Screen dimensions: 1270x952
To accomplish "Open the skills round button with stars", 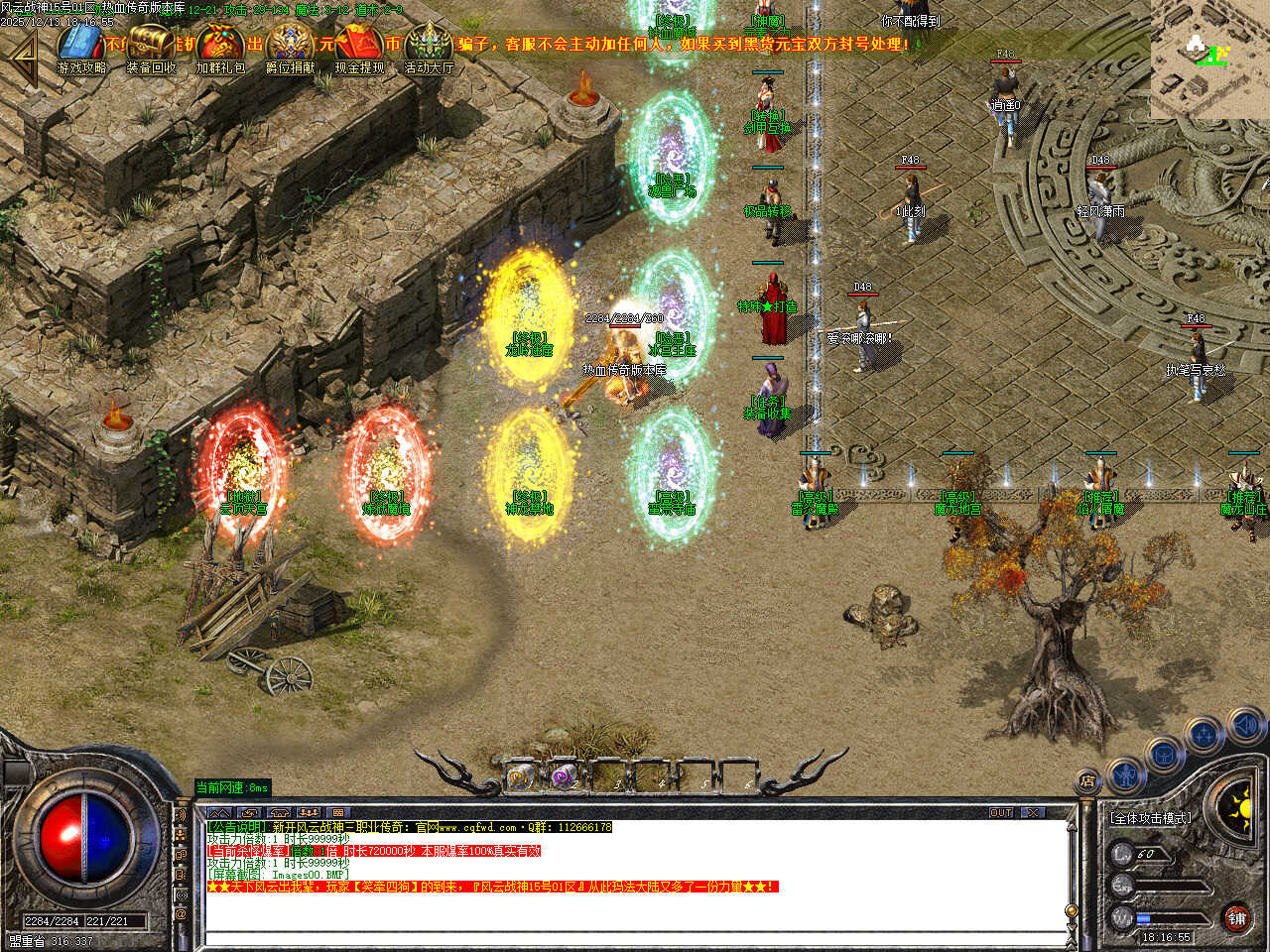I will [x=1204, y=736].
